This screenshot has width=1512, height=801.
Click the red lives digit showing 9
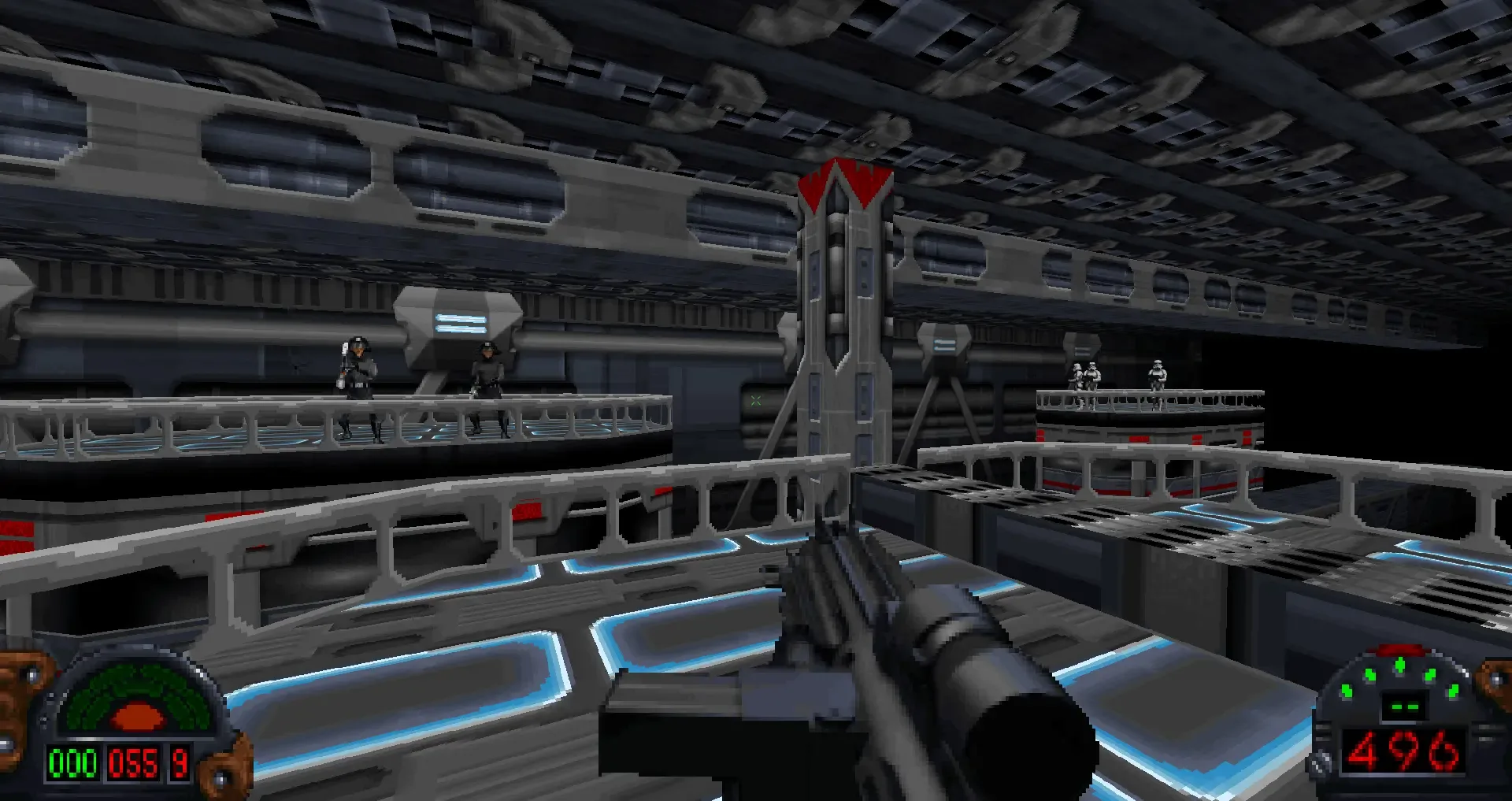(x=179, y=762)
